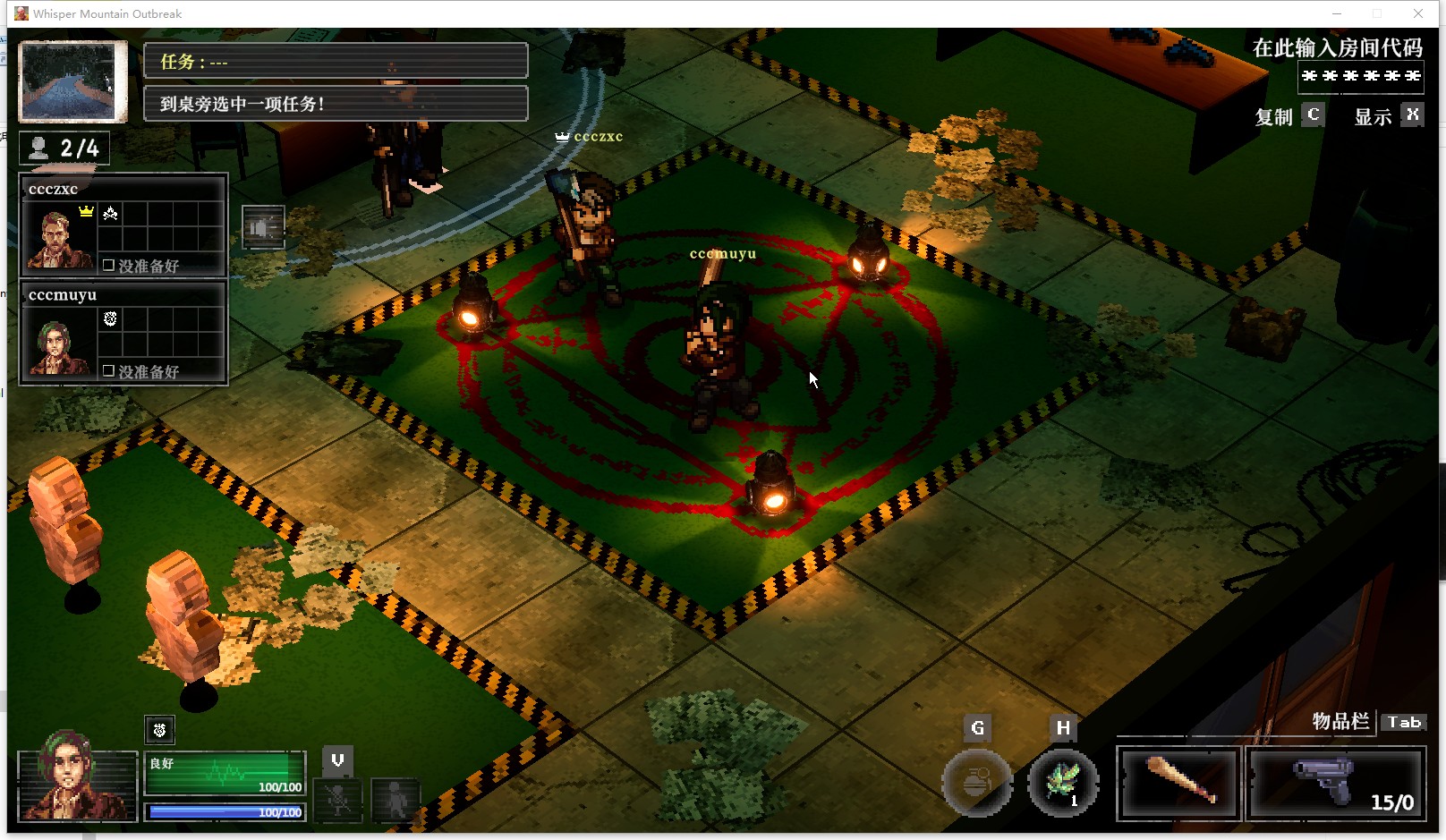Select the pistol weapon slot
The height and width of the screenshot is (840, 1446).
click(1334, 785)
